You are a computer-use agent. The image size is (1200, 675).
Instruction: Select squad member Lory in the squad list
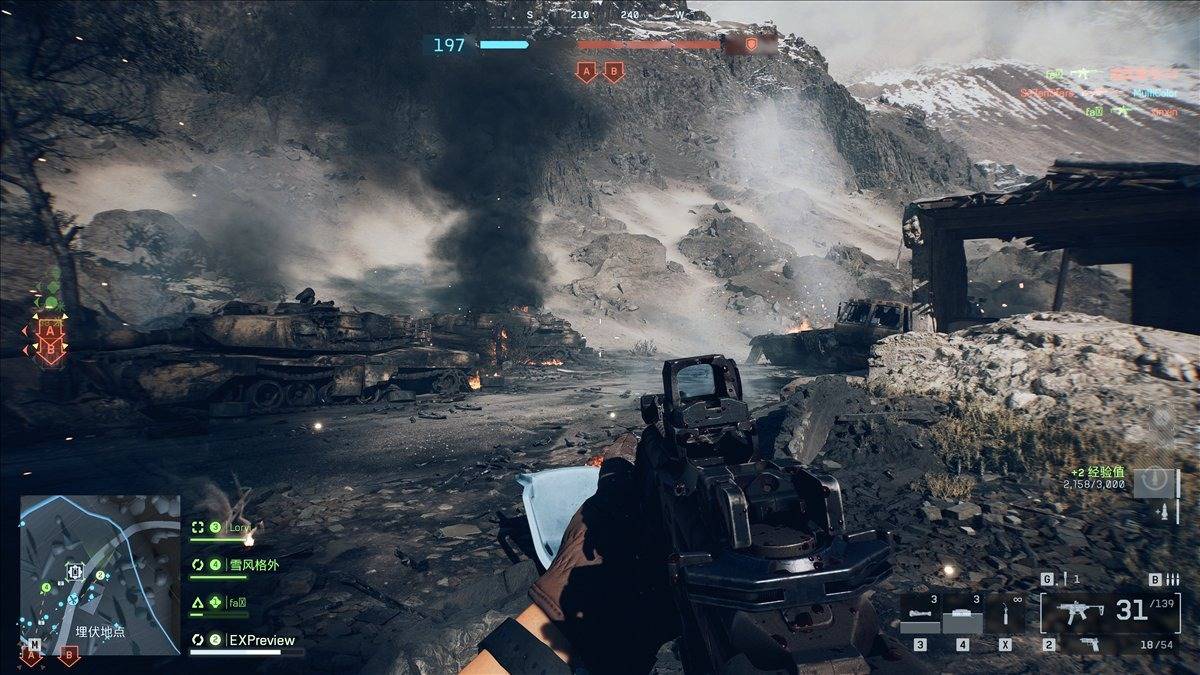[x=239, y=527]
